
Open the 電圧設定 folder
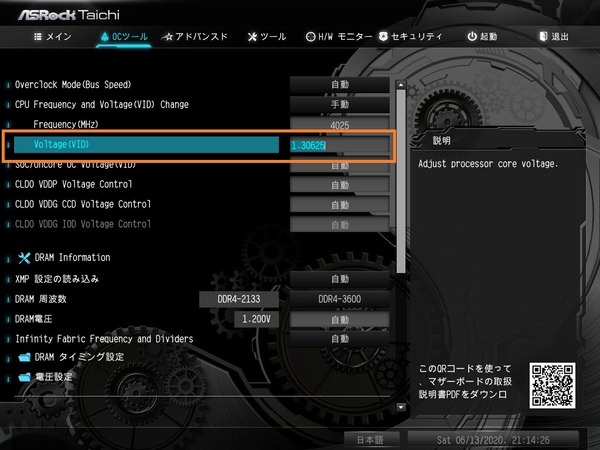click(x=54, y=377)
